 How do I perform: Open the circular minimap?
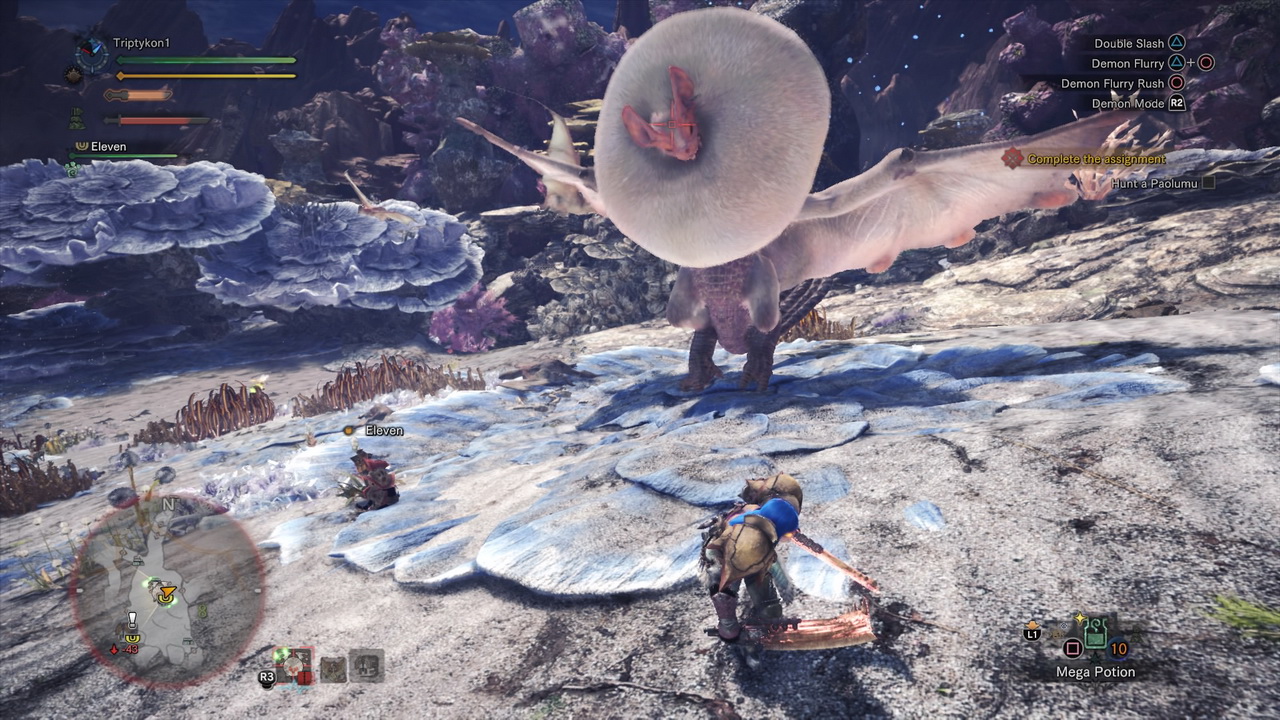tap(167, 590)
